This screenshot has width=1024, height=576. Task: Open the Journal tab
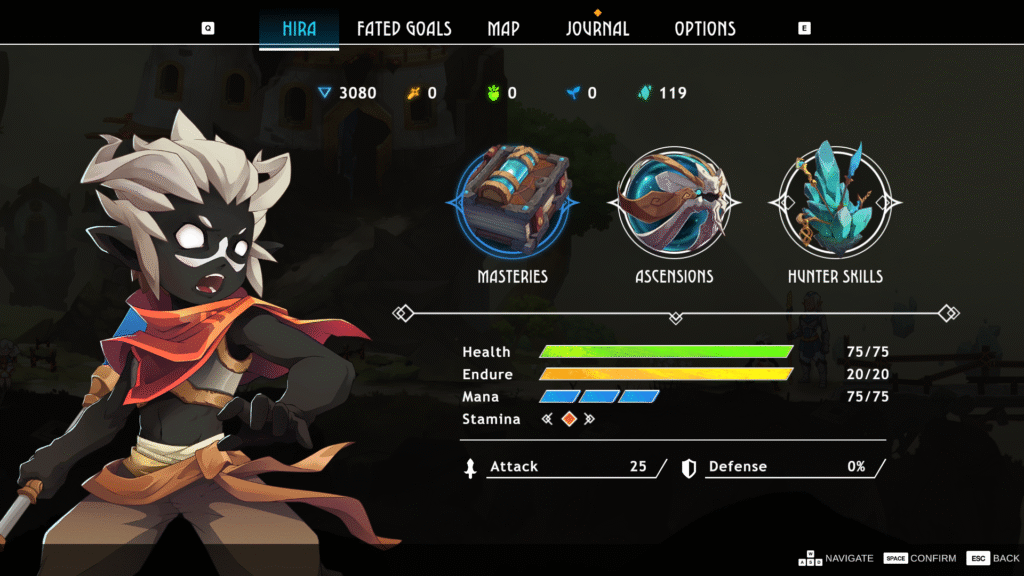pos(597,29)
